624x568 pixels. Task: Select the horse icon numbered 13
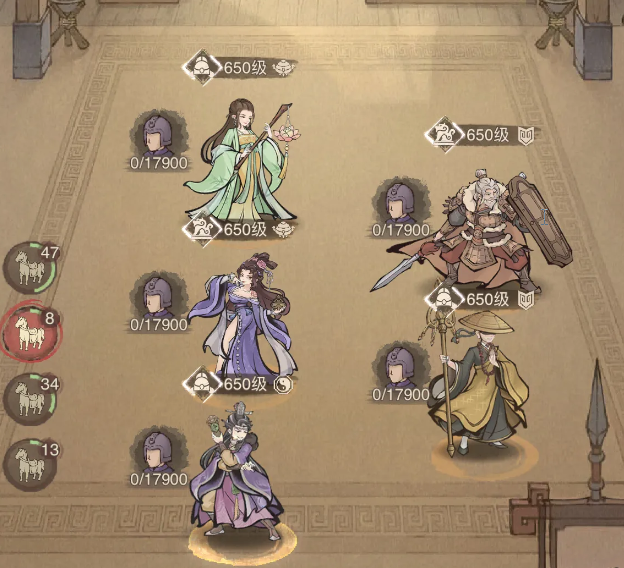click(27, 462)
